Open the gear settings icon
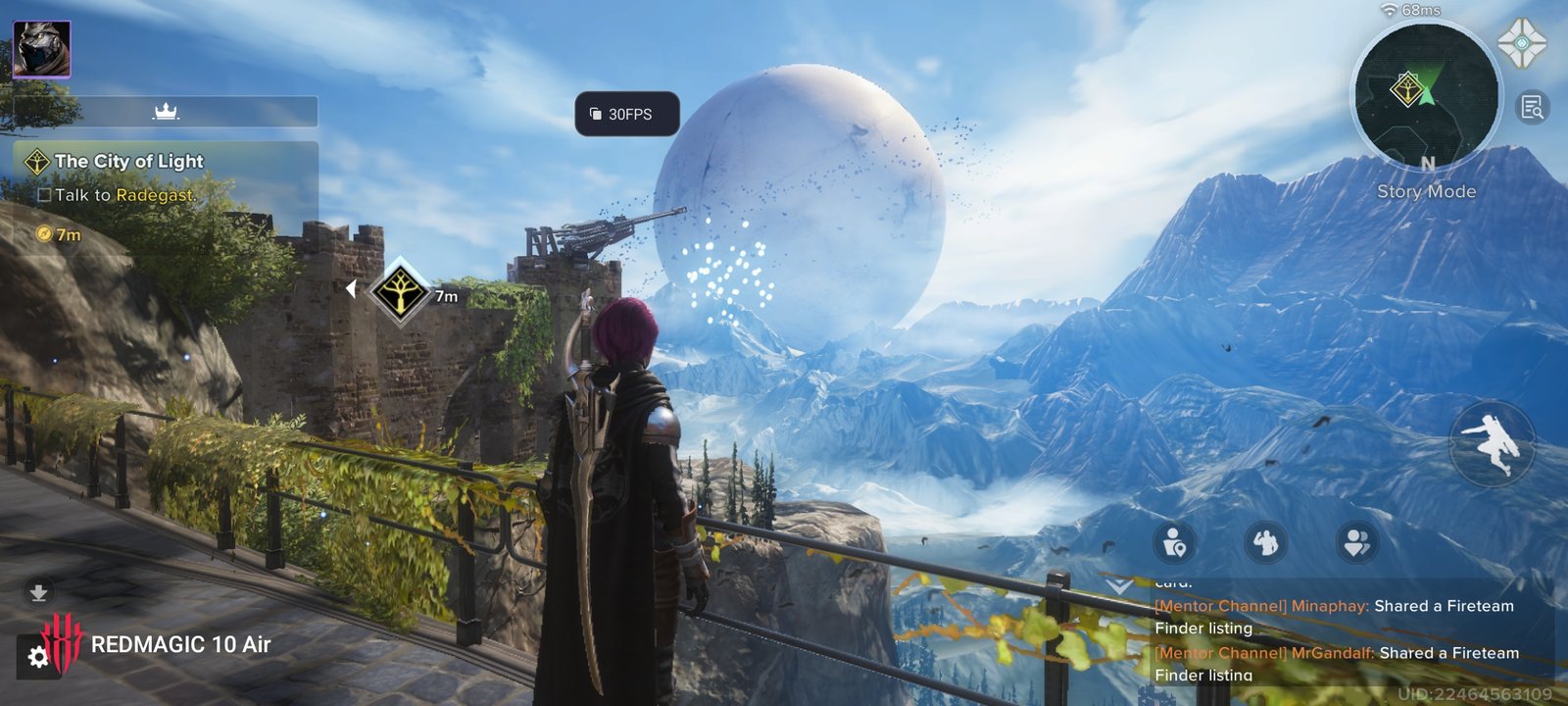The image size is (1568, 706). [38, 657]
